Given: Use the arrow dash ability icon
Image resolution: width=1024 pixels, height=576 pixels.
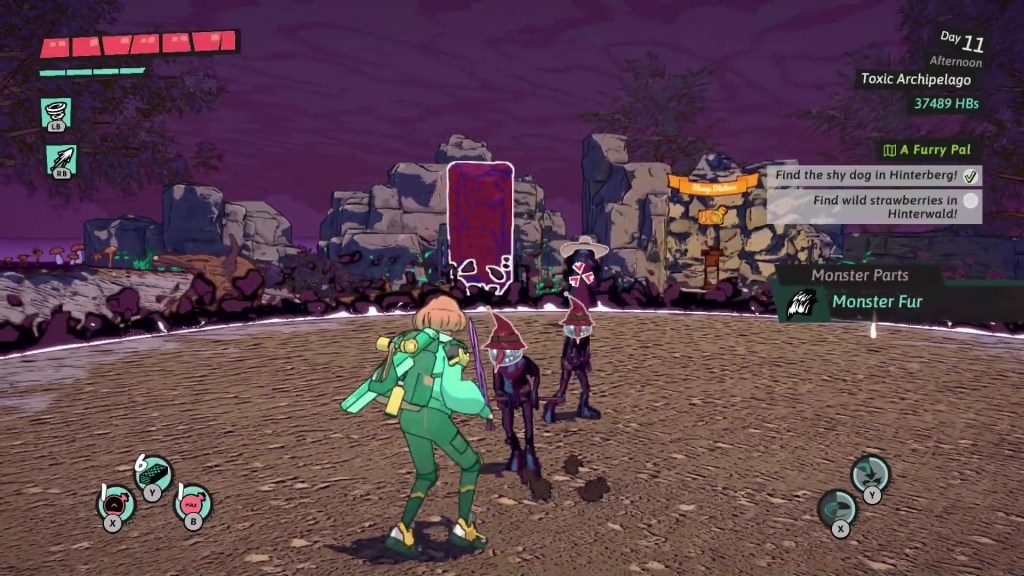Looking at the screenshot, I should (60, 159).
